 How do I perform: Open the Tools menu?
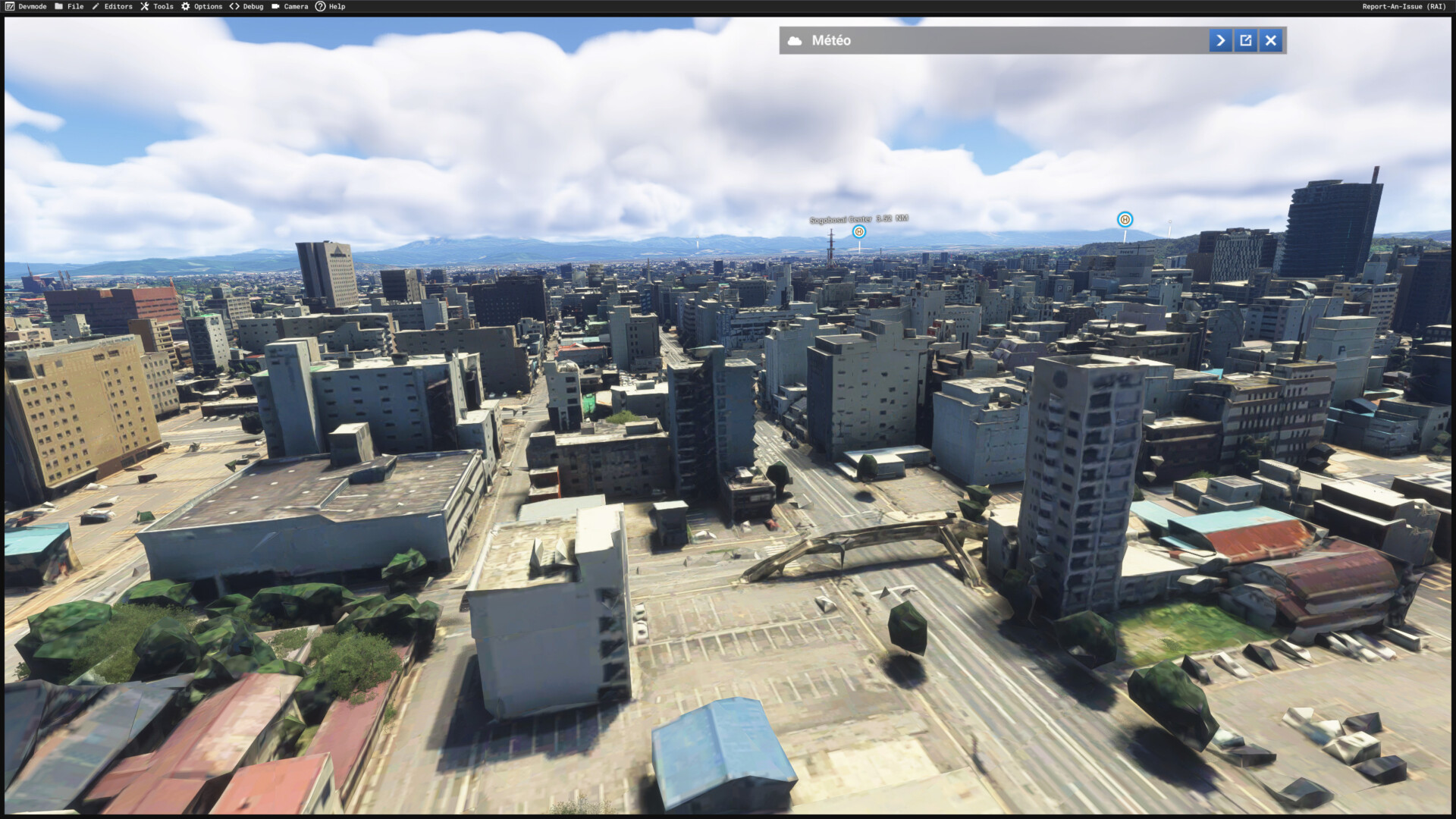[157, 6]
